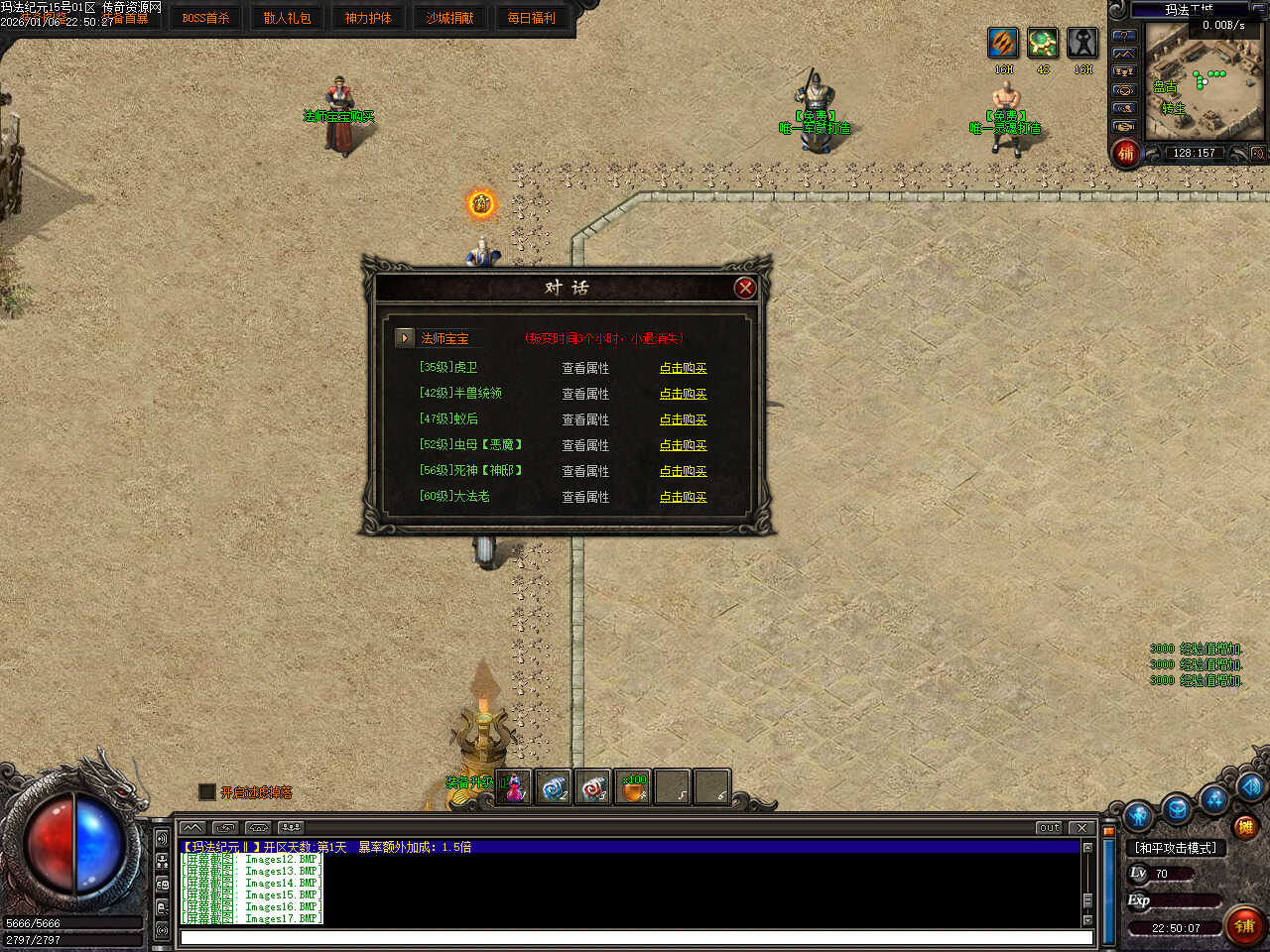Open the 沙城捐献 donation menu
This screenshot has height=952, width=1270.
[449, 18]
